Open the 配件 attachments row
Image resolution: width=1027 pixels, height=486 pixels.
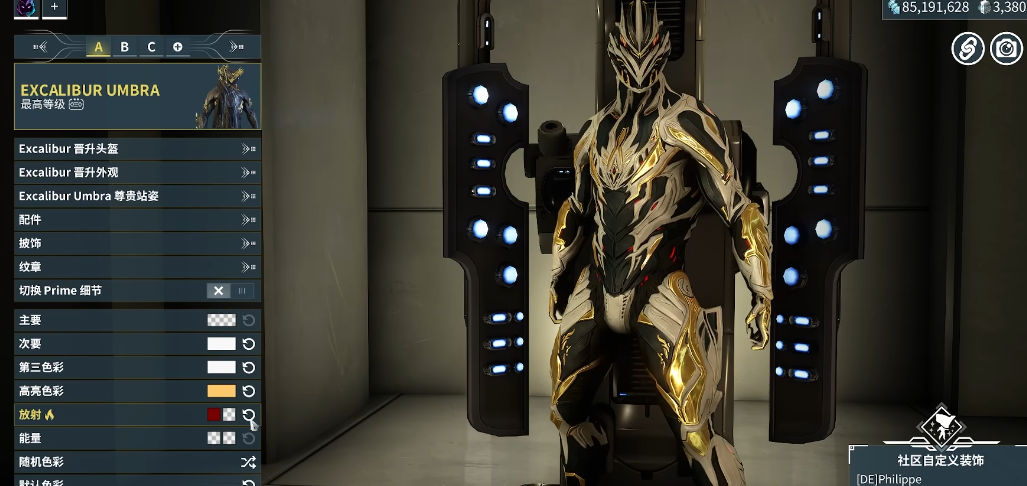coord(137,220)
